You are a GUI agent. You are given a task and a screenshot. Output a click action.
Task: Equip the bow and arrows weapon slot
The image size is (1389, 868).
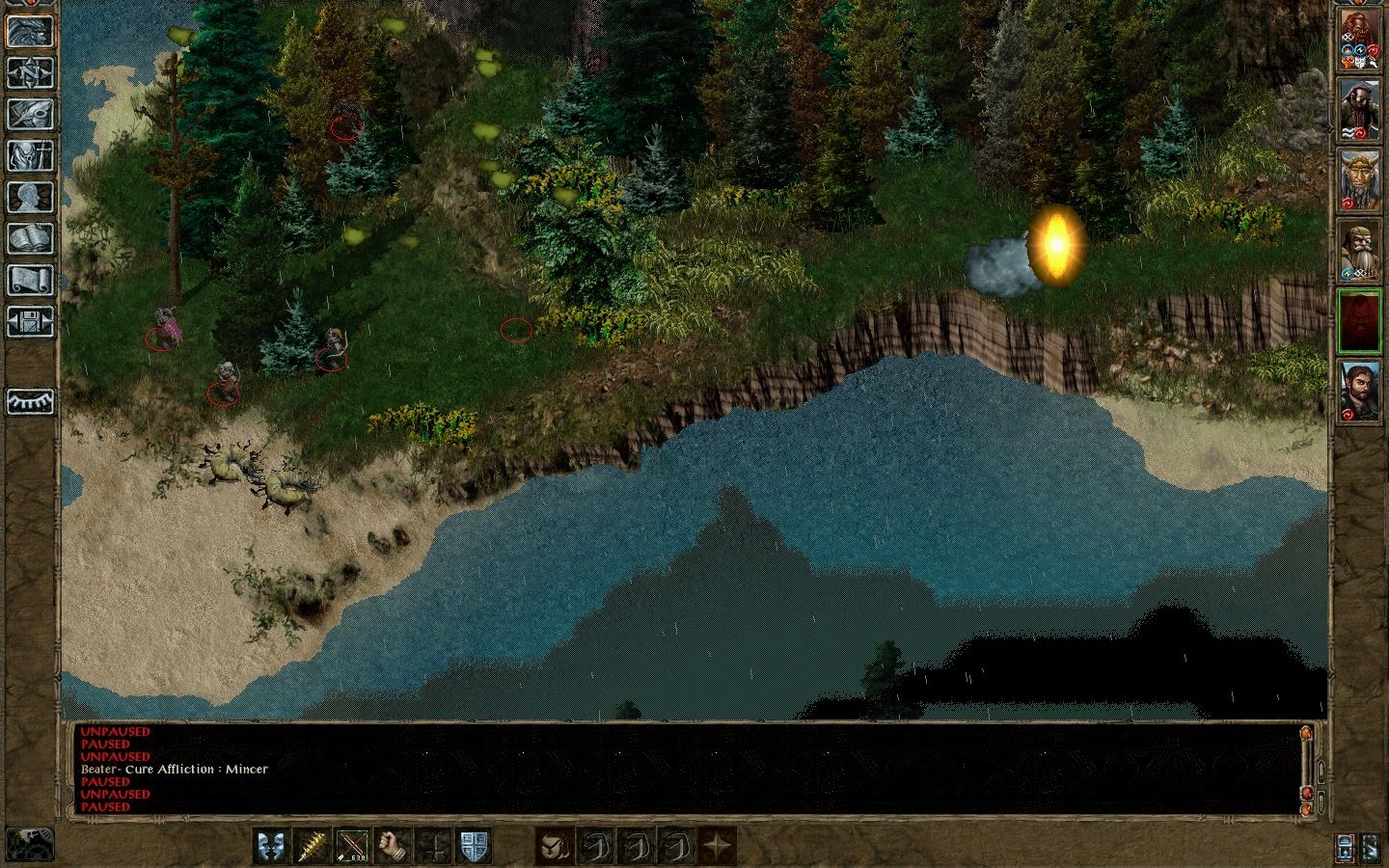click(352, 846)
